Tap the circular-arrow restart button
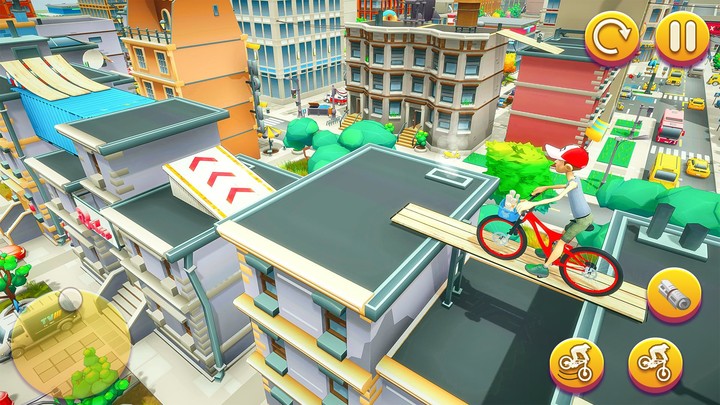The image size is (720, 405). click(612, 39)
